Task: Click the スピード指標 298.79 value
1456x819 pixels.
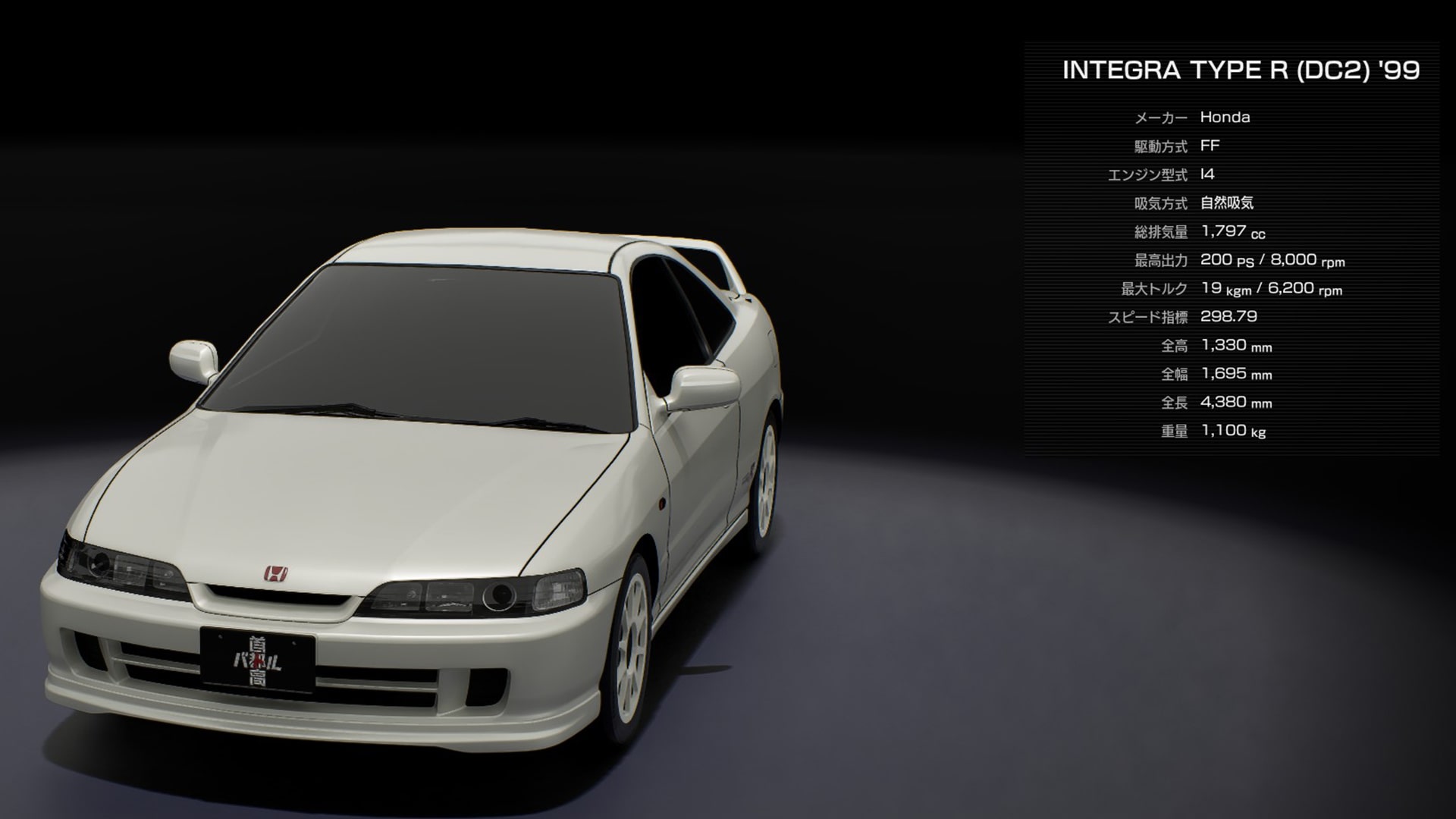Action: click(1227, 317)
